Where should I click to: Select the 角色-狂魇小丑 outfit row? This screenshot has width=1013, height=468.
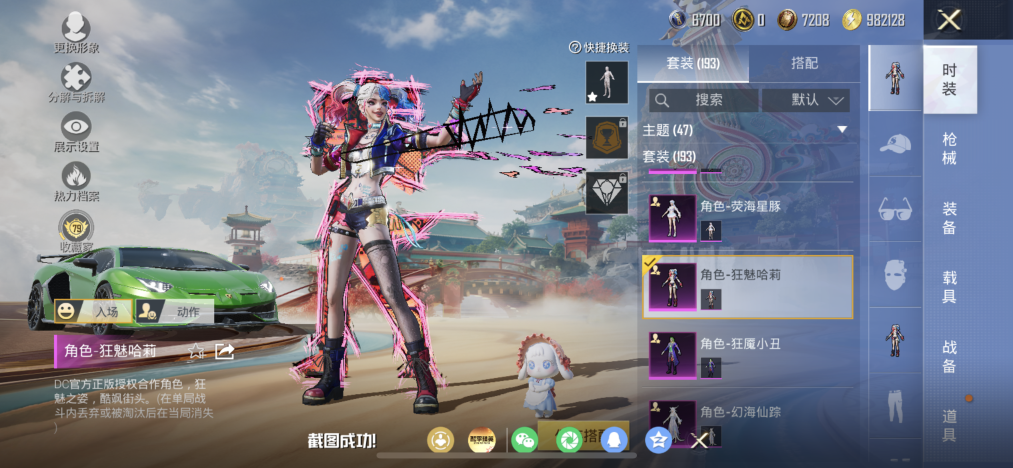coord(747,357)
